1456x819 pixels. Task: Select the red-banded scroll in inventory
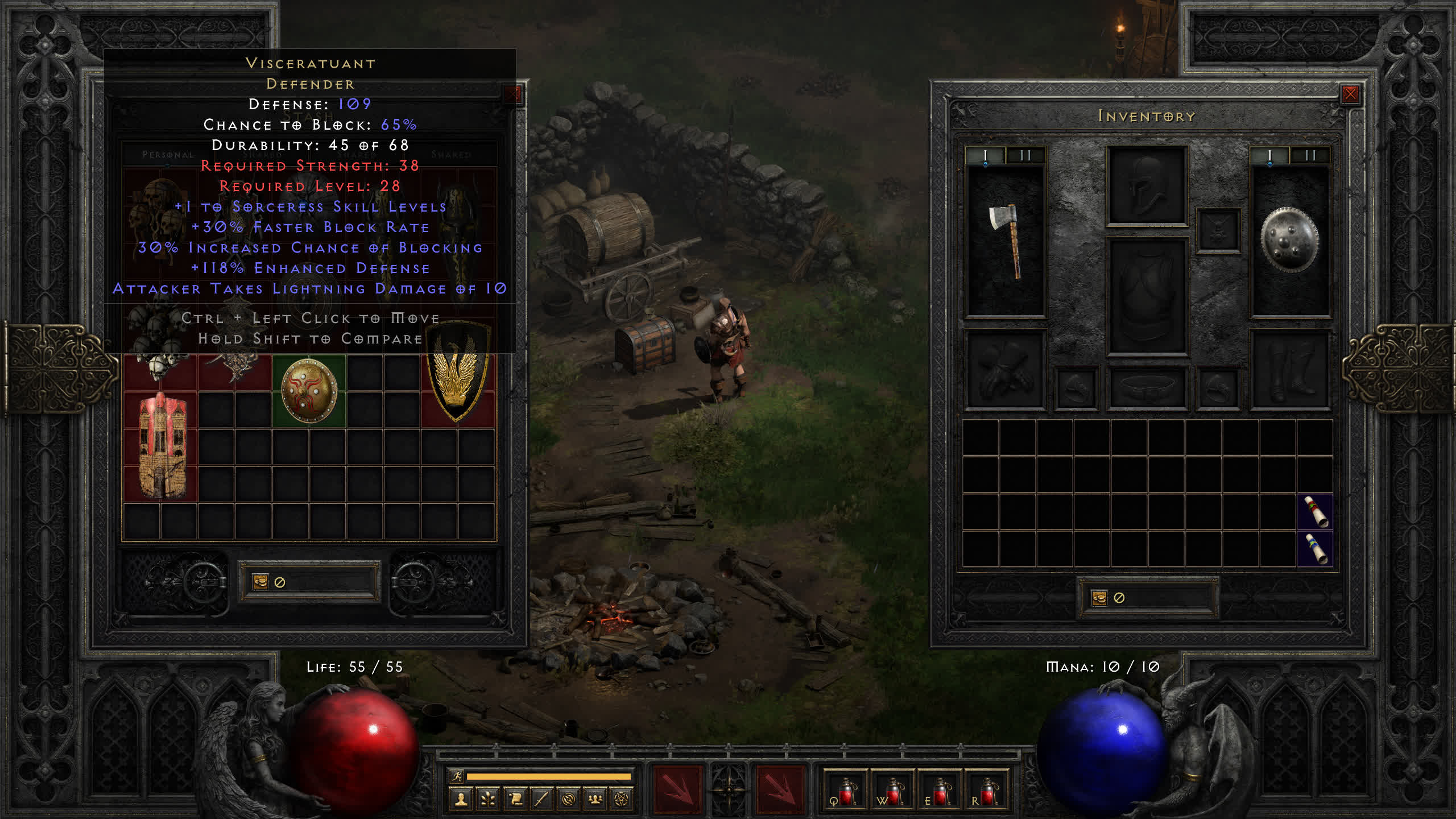(1315, 512)
